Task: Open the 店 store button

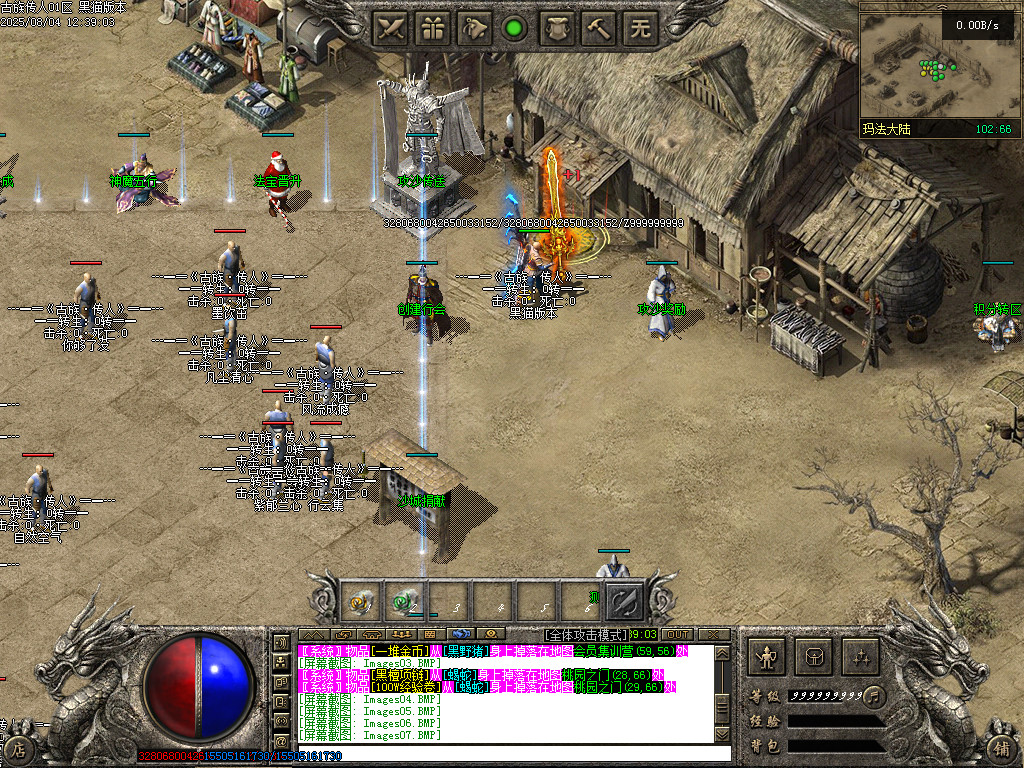Action: pyautogui.click(x=18, y=746)
